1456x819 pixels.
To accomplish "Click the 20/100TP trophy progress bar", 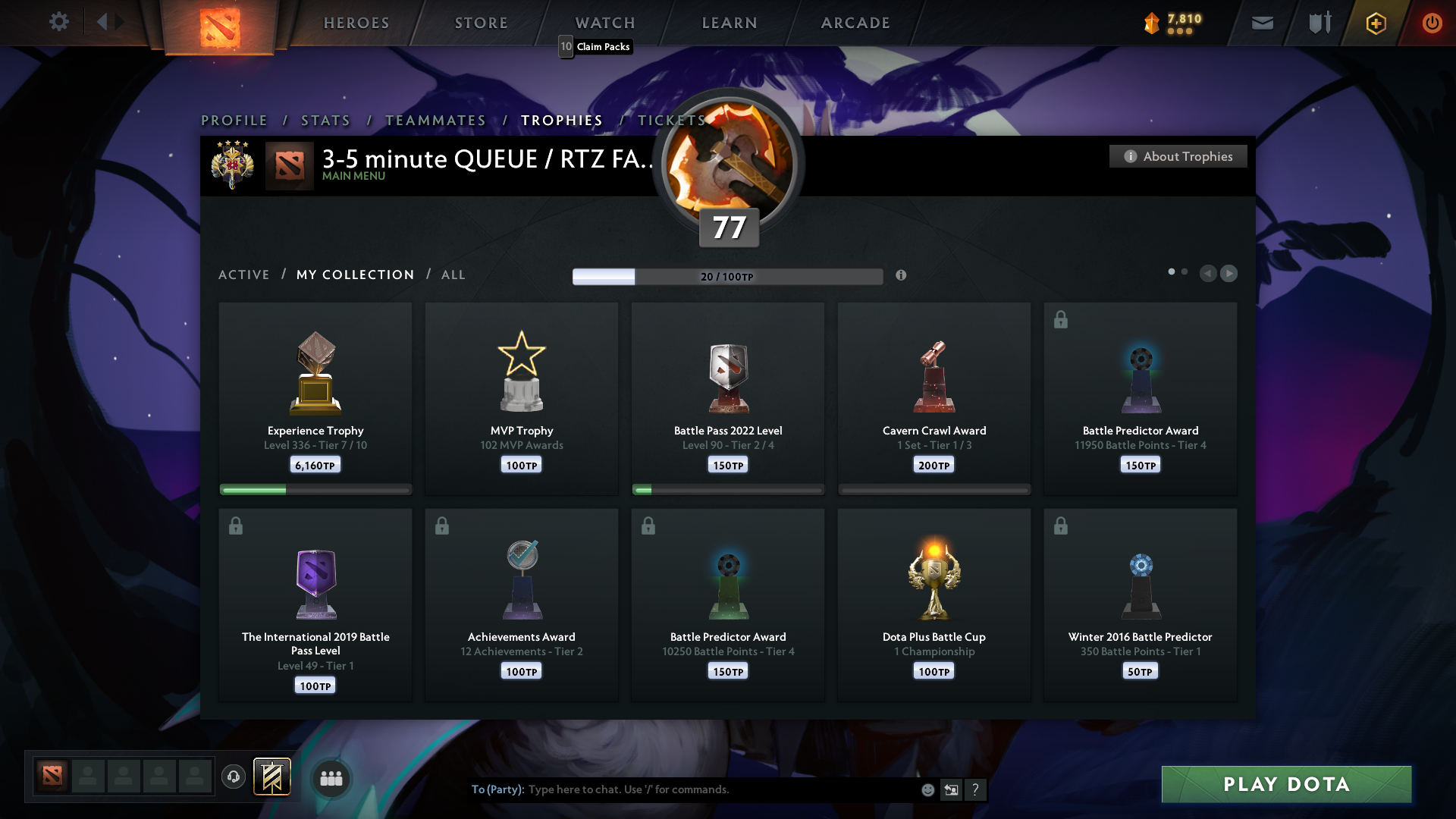I will click(728, 277).
